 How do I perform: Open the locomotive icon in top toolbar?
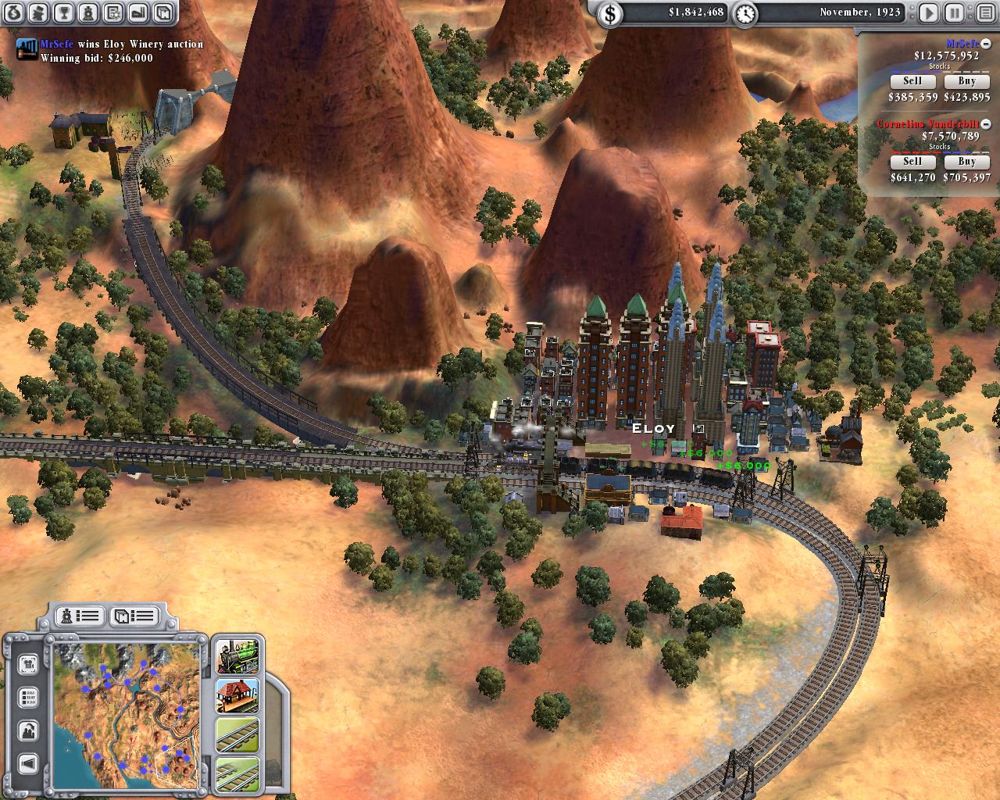pyautogui.click(x=88, y=13)
